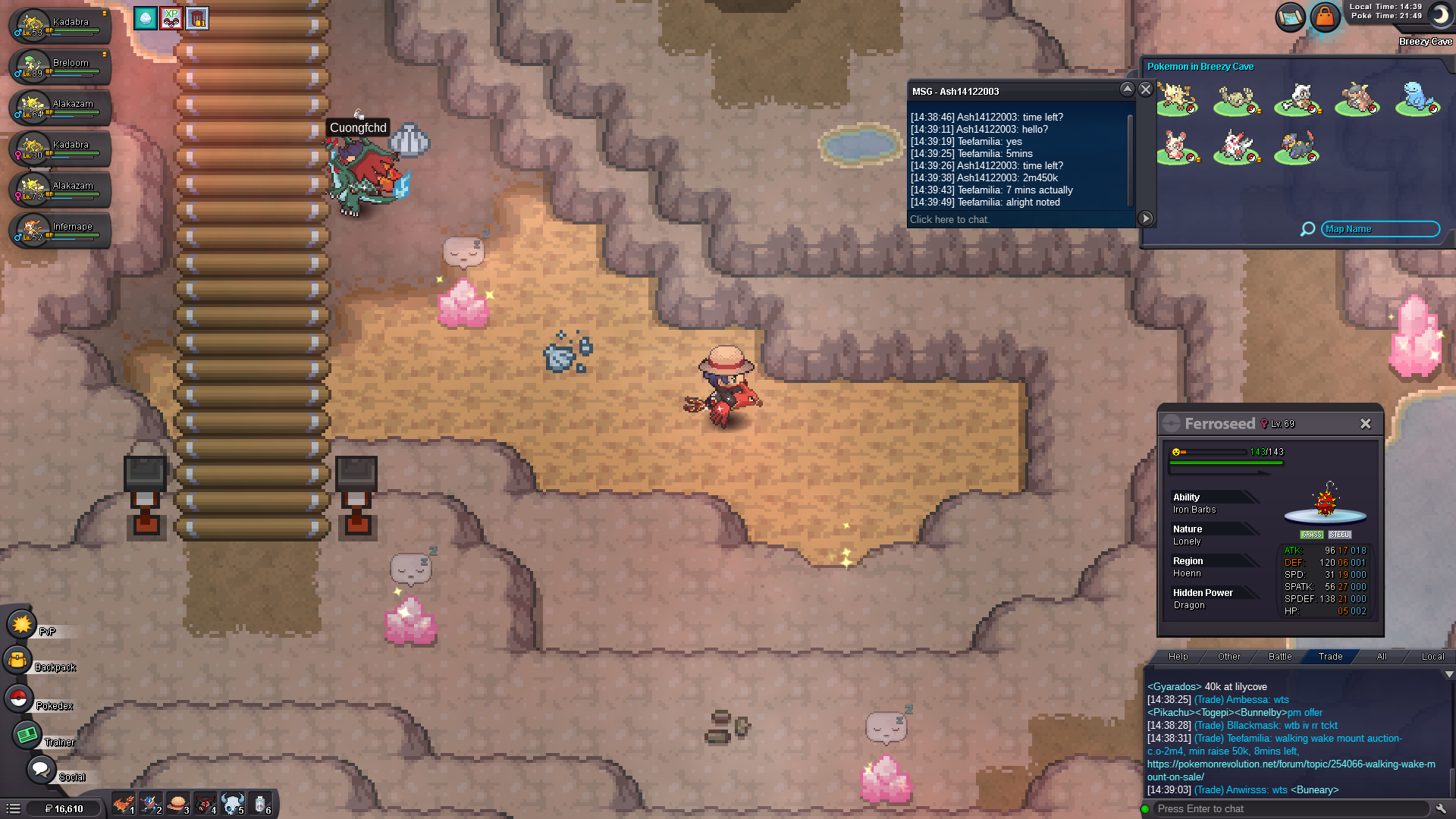Open the PvP menu
1456x819 pixels.
(x=21, y=625)
